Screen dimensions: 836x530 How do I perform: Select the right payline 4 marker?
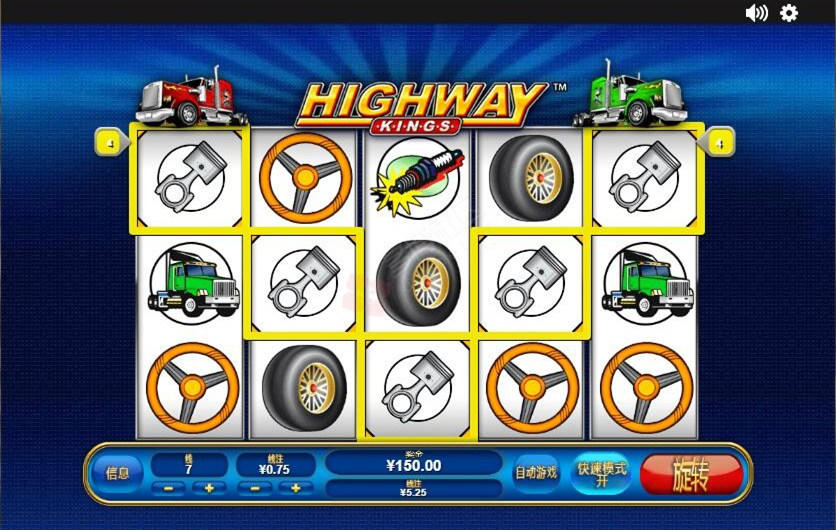pos(719,144)
